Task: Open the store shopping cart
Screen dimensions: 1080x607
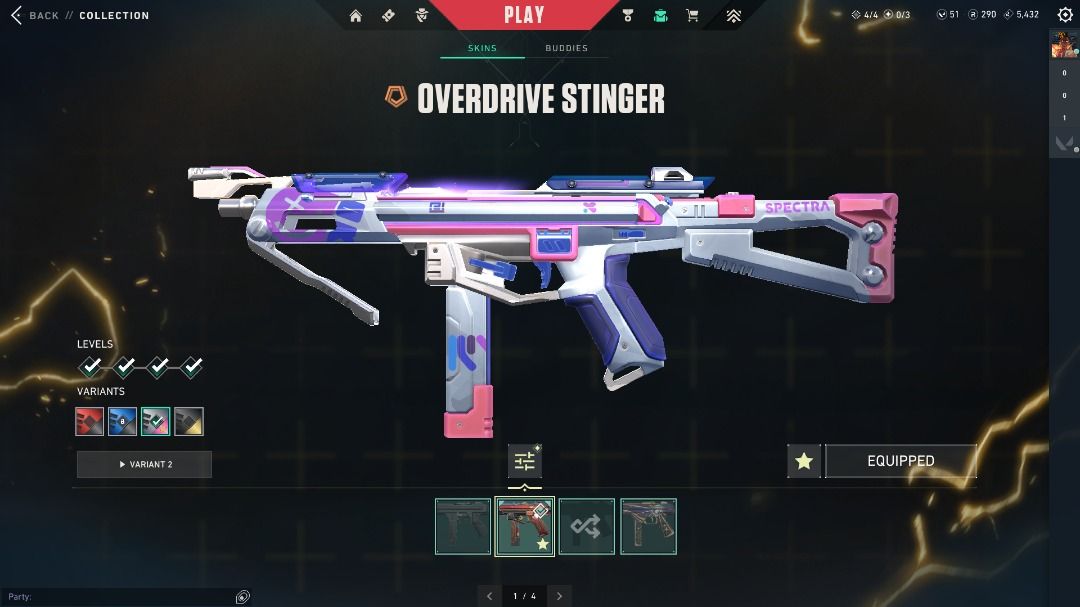Action: point(692,15)
